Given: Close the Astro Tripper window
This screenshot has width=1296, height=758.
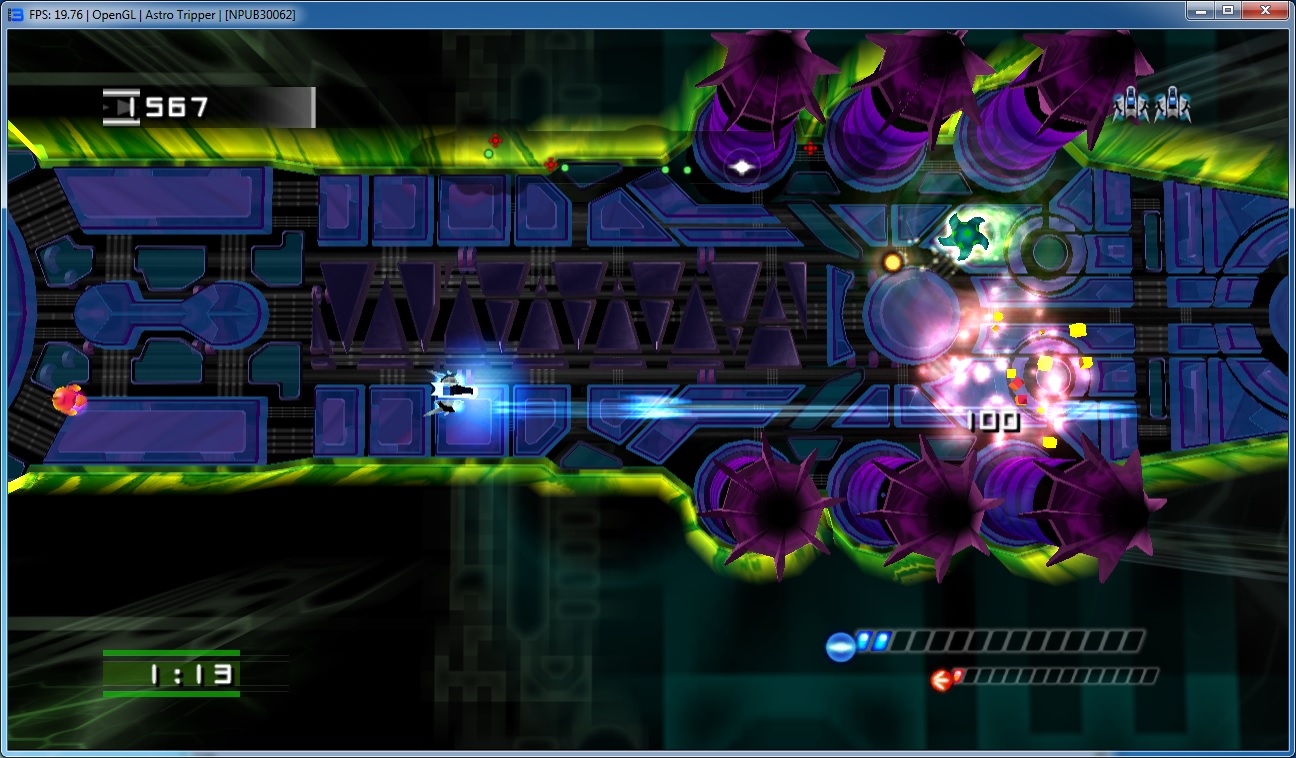Looking at the screenshot, I should coord(1264,11).
